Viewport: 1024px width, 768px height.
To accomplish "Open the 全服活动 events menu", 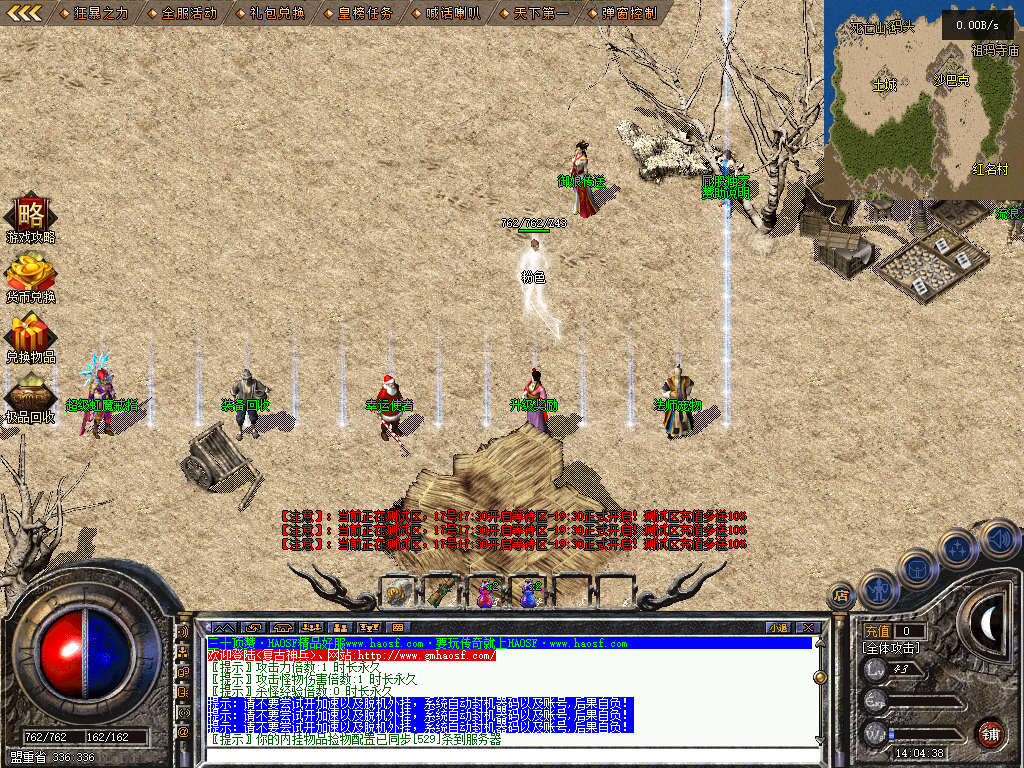I will pyautogui.click(x=182, y=14).
